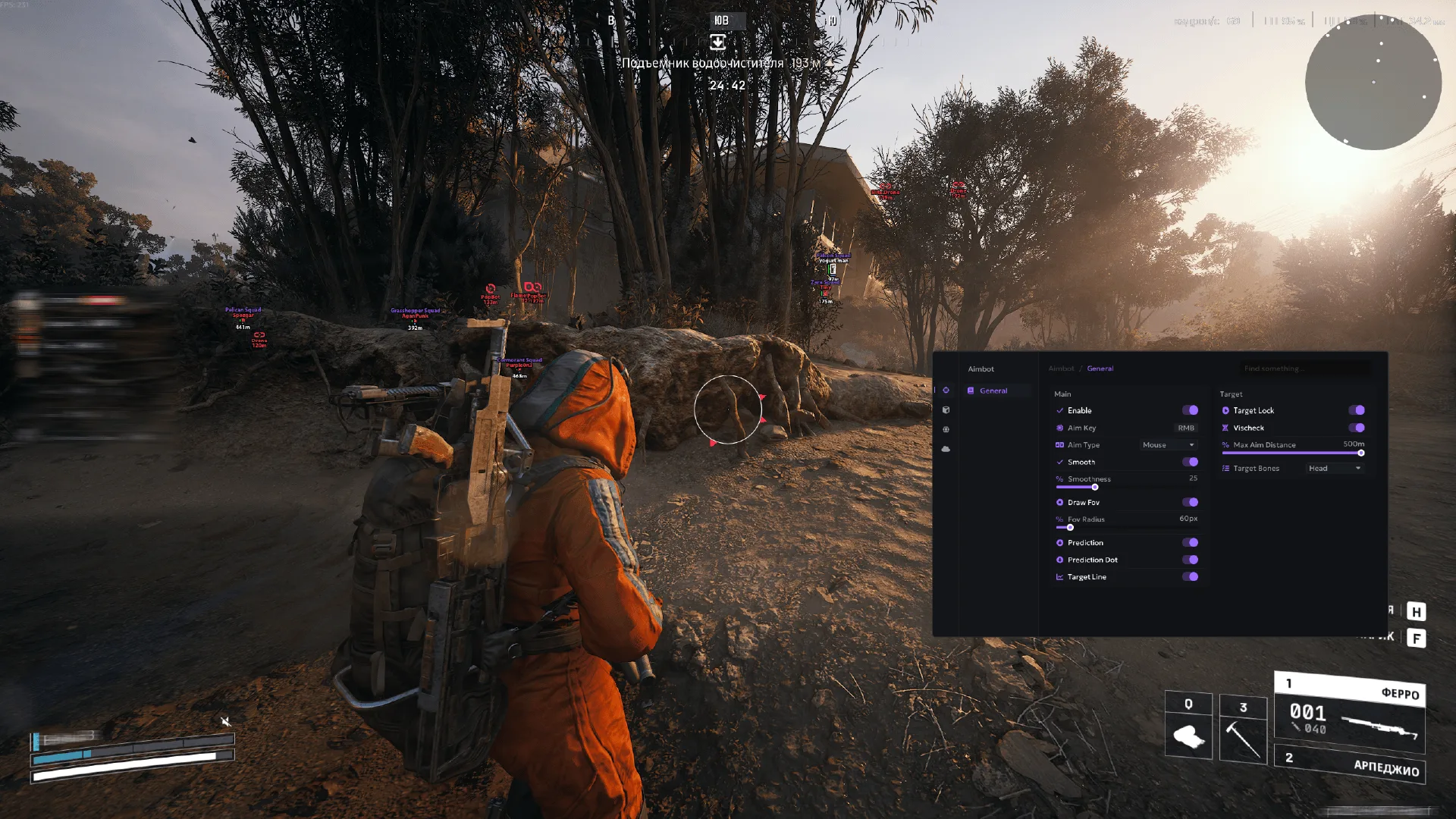Switch to the АРПЕДЖИО secondary weapon slot

point(1350,764)
